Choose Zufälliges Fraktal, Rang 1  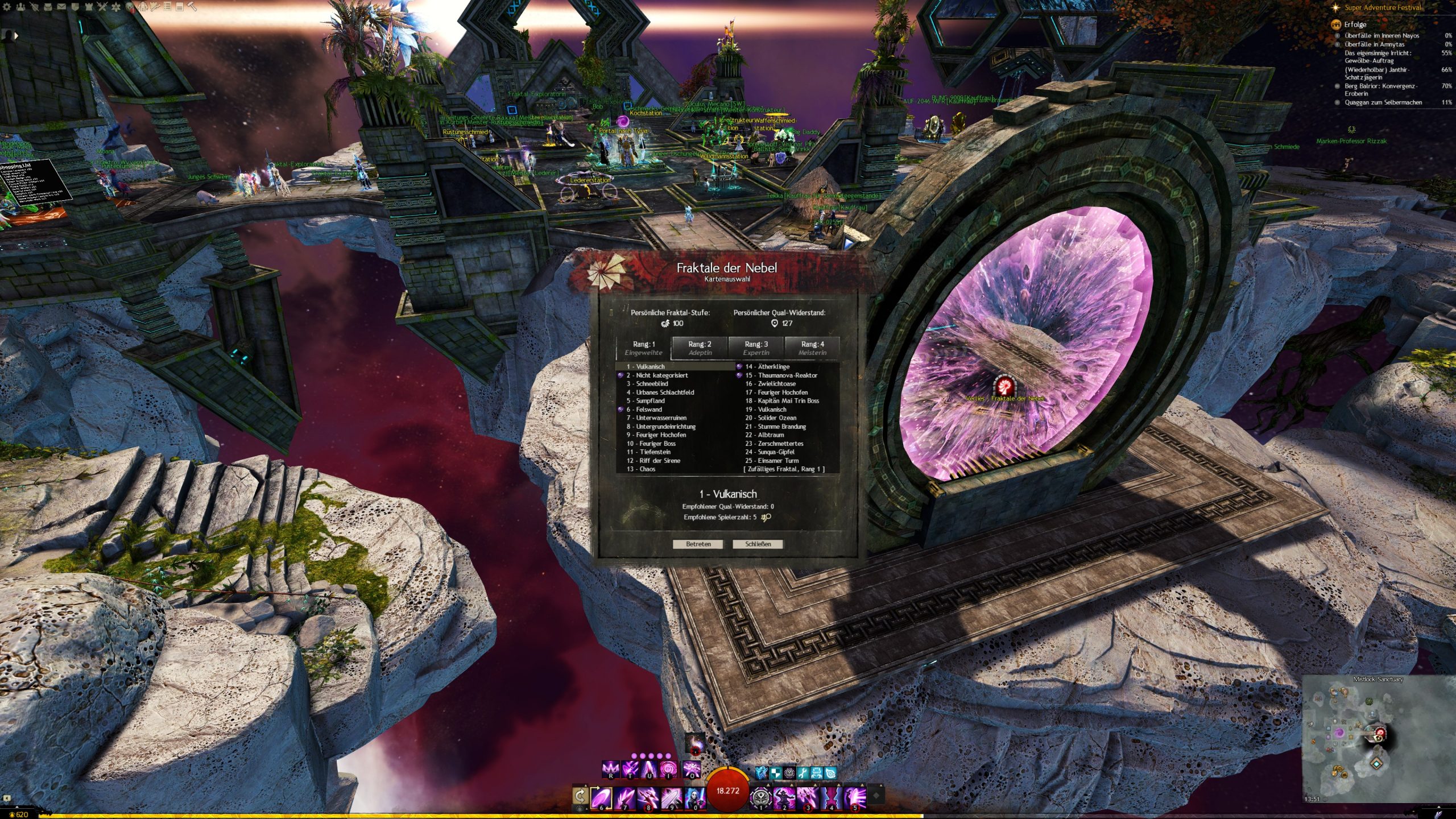pyautogui.click(x=784, y=469)
